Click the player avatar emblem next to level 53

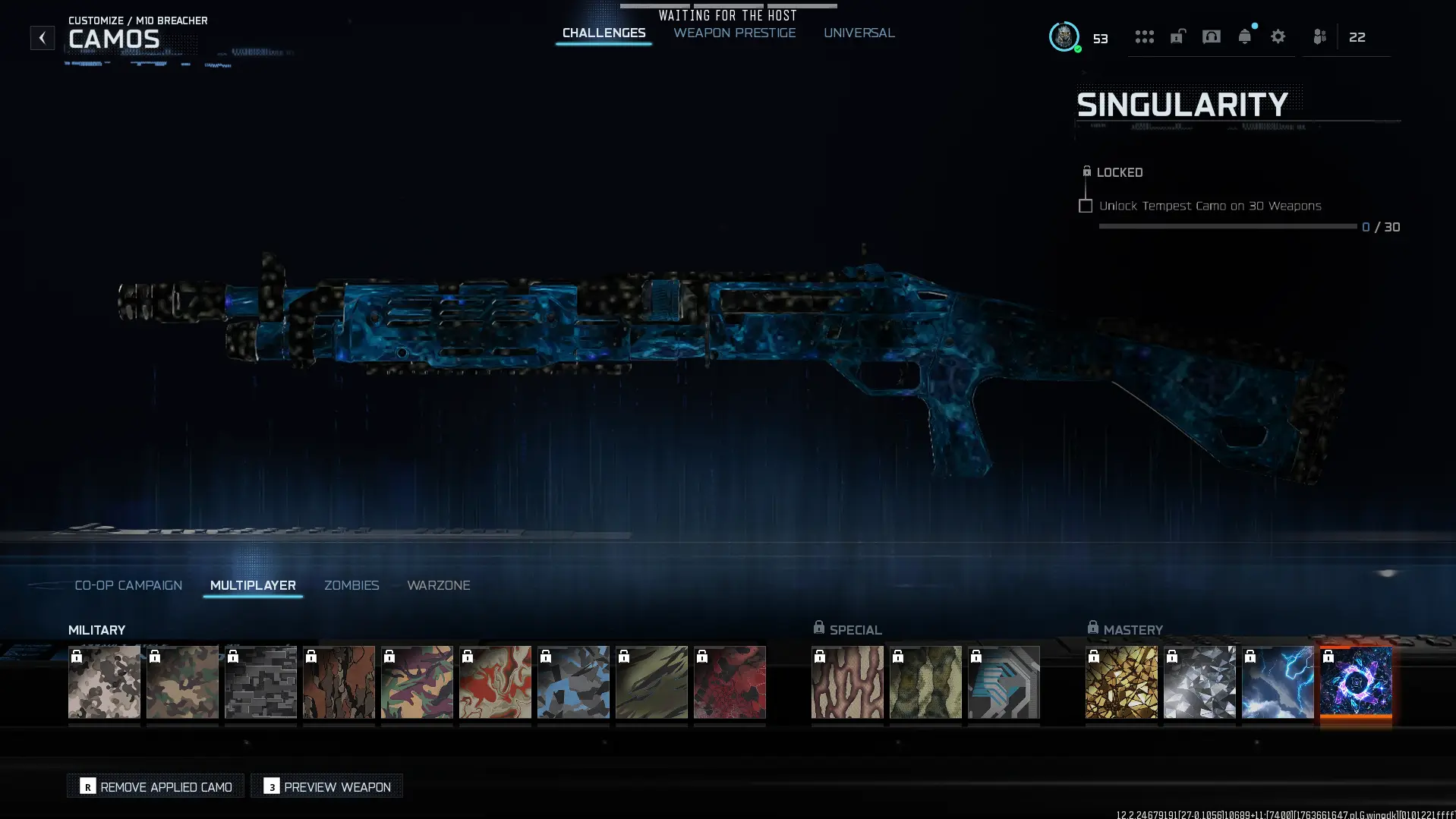[1065, 36]
